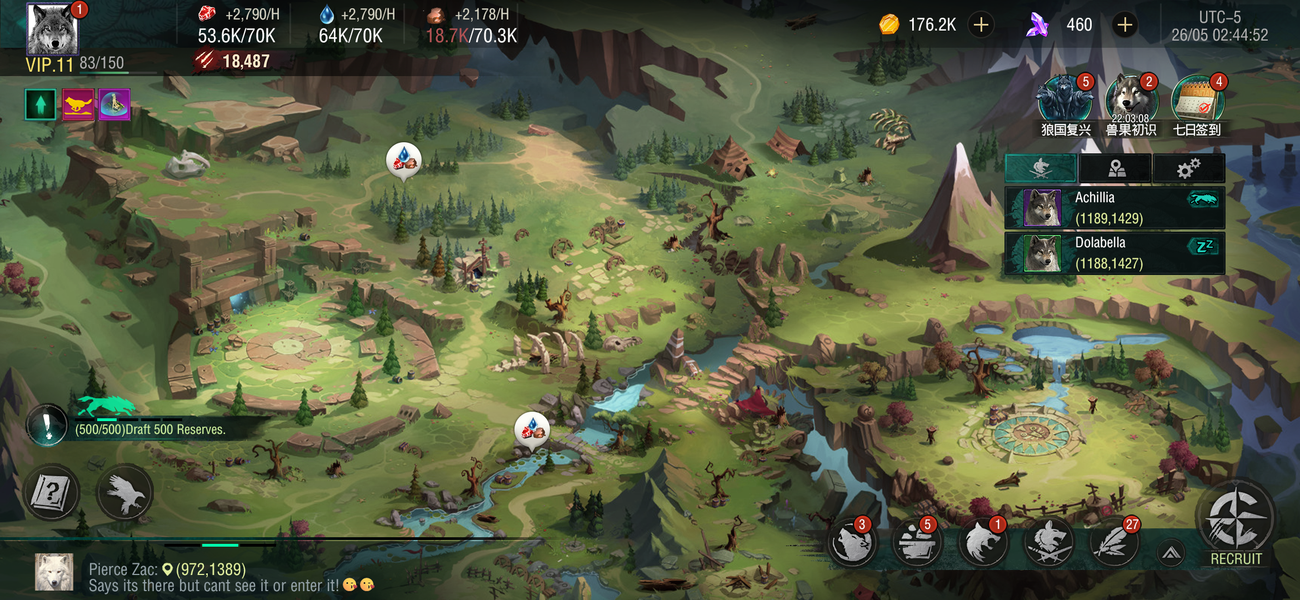The width and height of the screenshot is (1300, 600).
Task: Tap the raven bird button
Action: click(125, 492)
